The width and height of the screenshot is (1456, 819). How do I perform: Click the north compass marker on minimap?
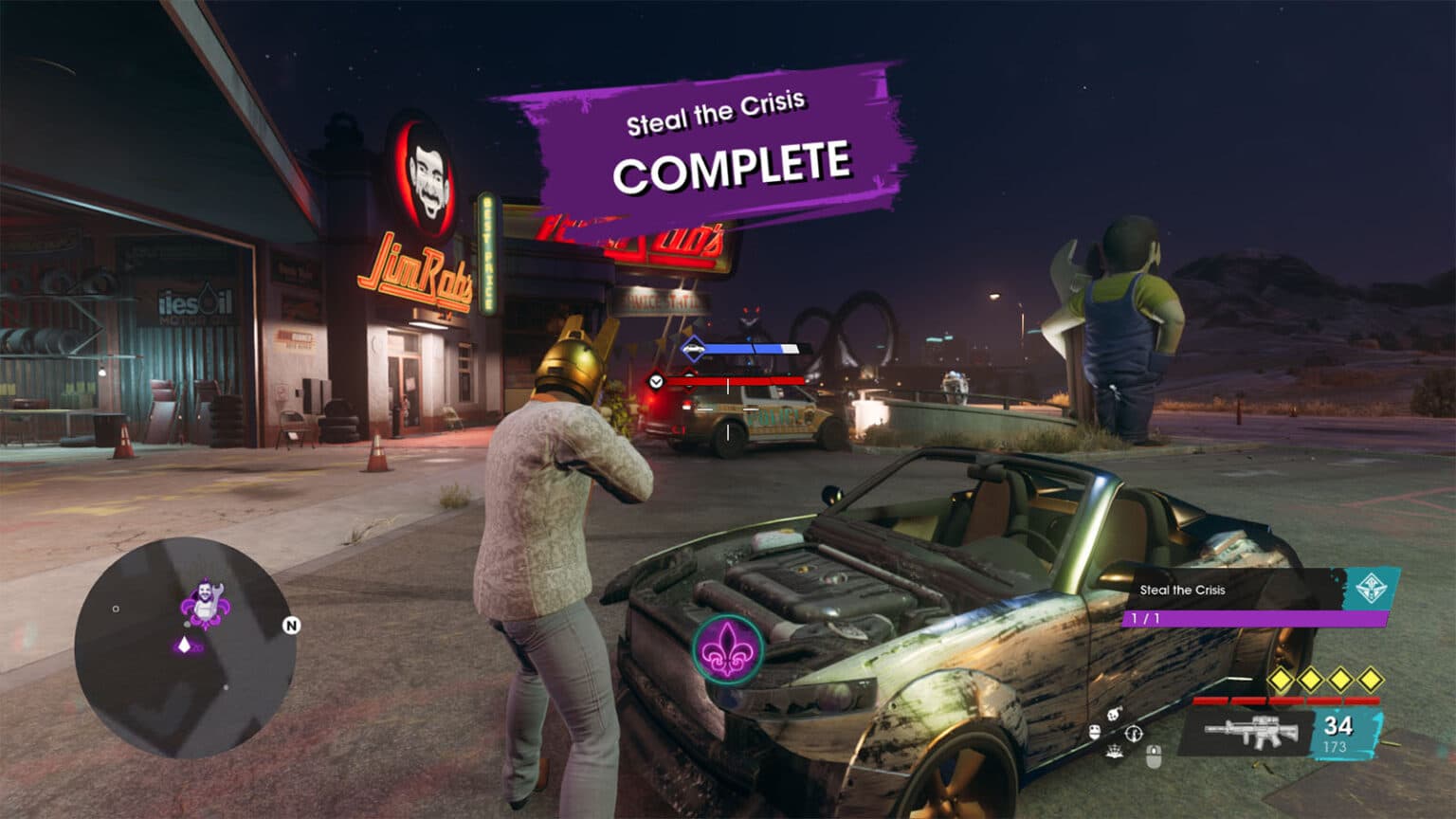pos(291,626)
